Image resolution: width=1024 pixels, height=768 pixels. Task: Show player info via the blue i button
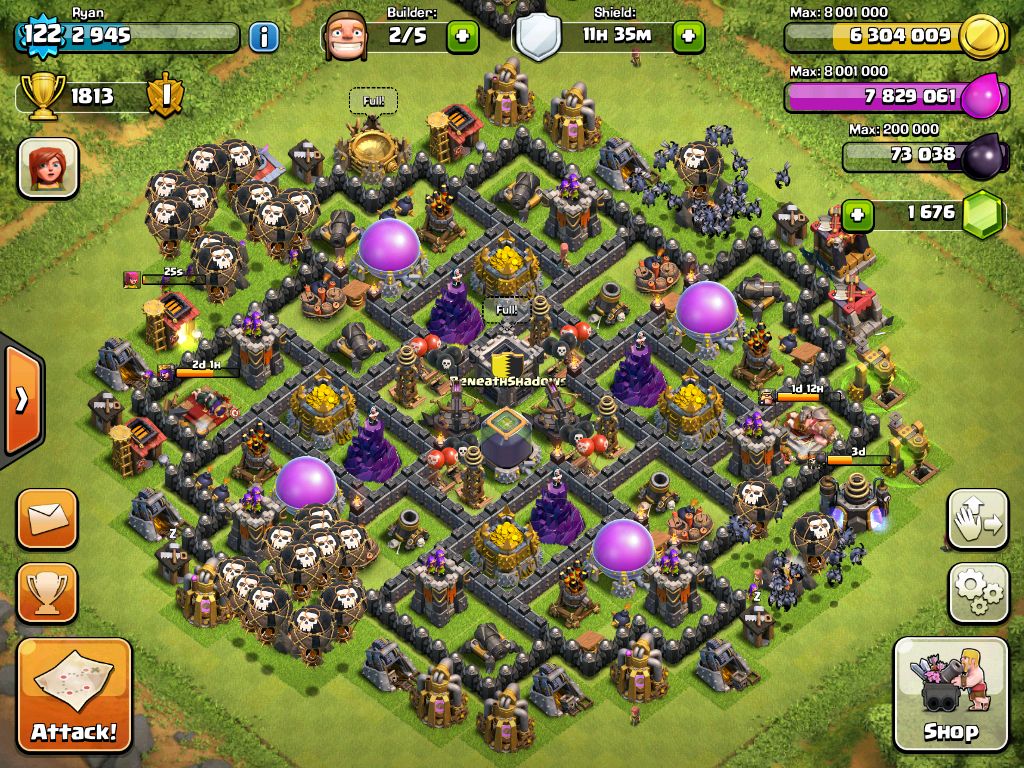point(263,38)
